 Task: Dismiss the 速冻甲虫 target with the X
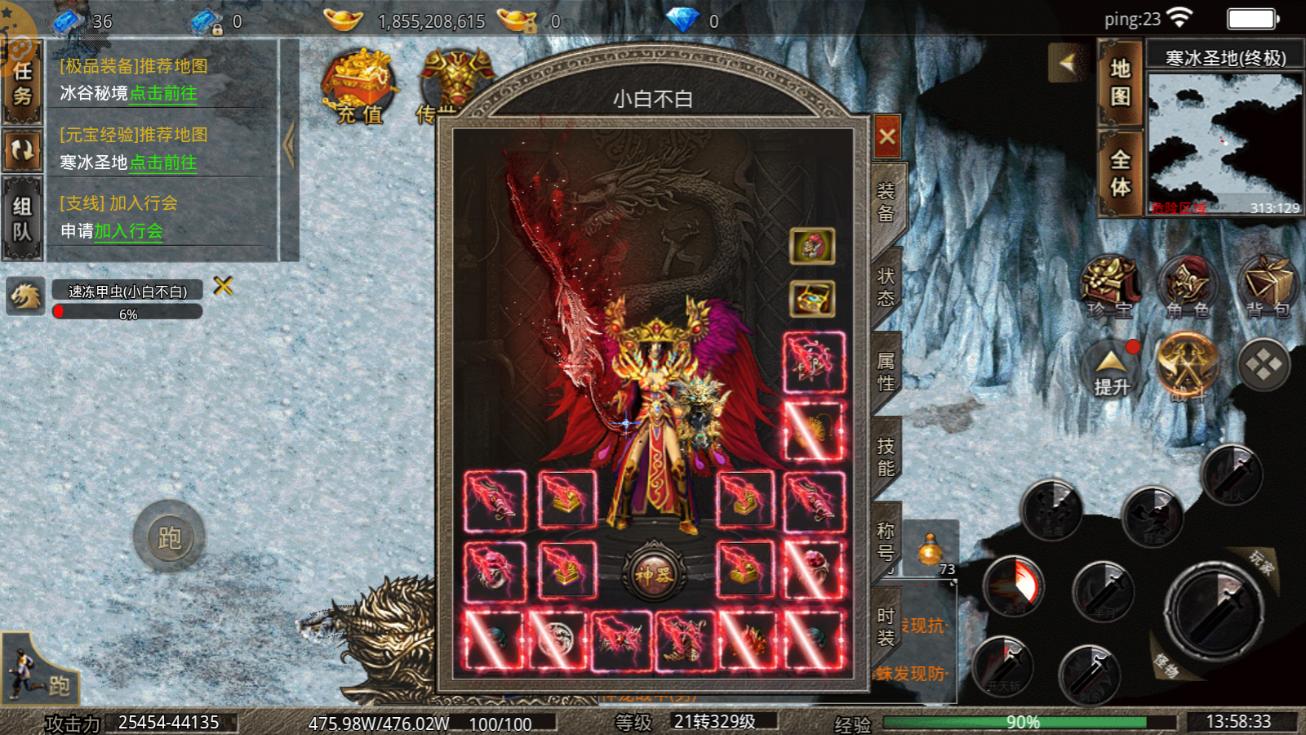point(223,287)
